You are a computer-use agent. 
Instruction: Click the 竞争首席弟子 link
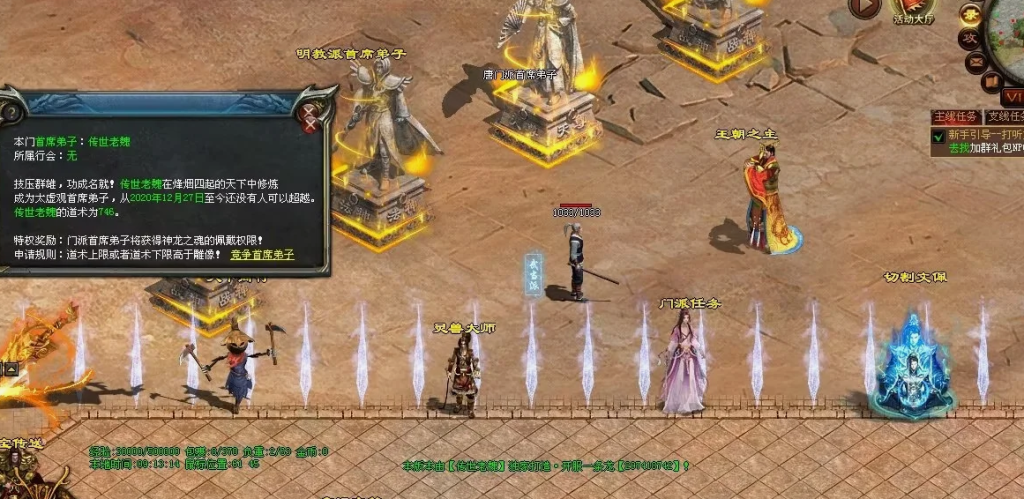[x=262, y=255]
